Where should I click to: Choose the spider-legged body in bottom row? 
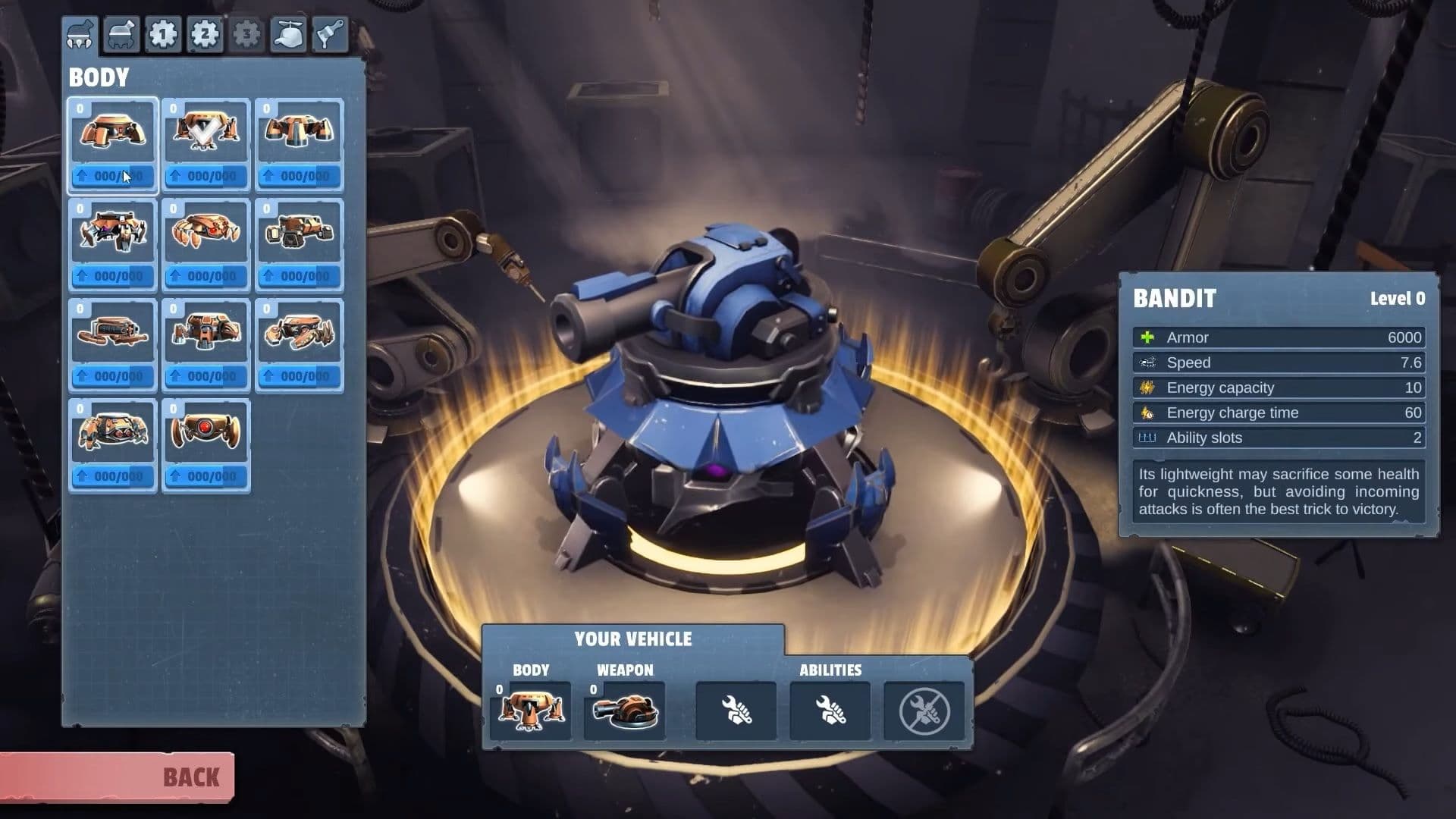[x=112, y=434]
